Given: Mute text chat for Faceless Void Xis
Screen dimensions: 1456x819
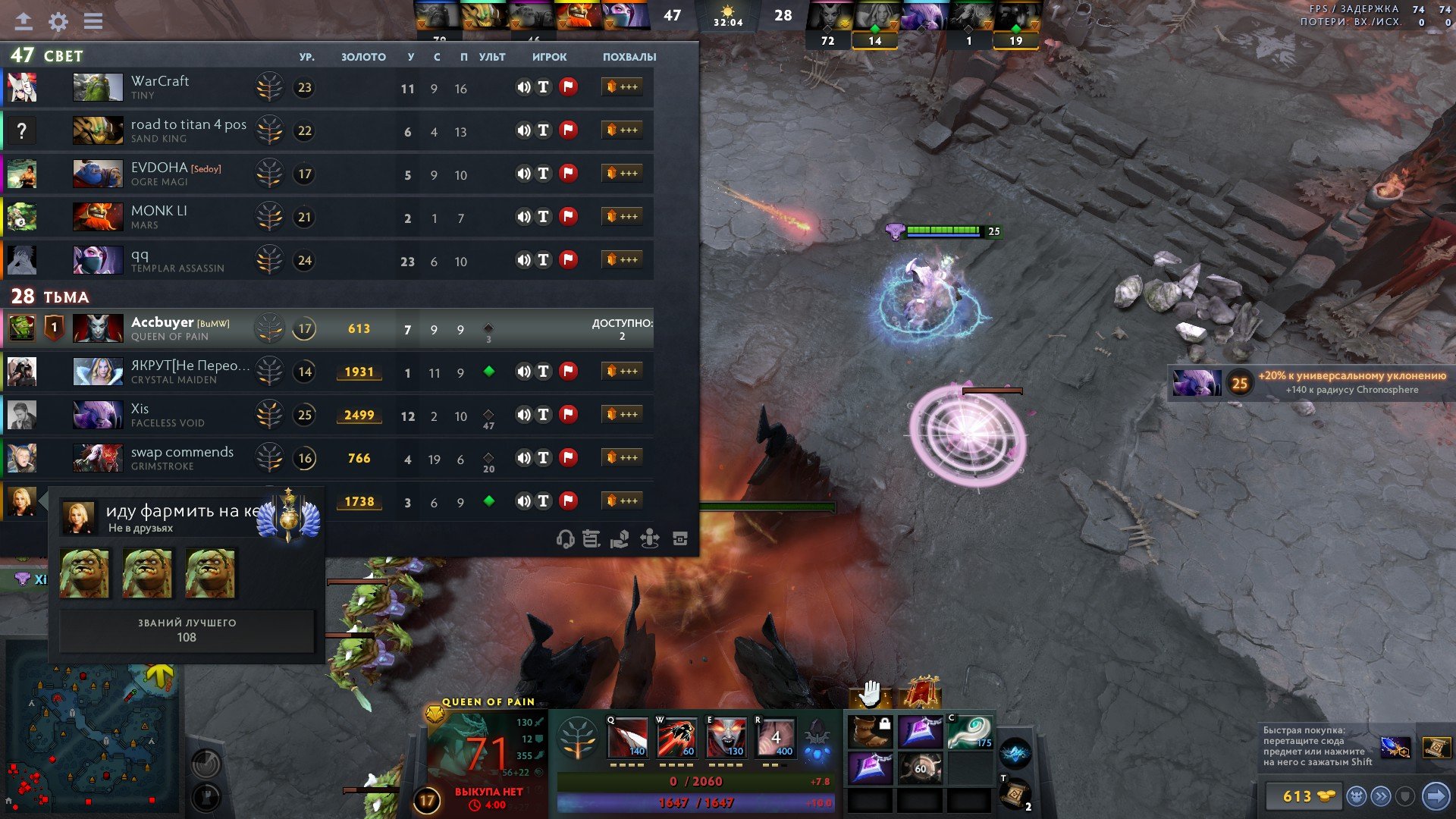Looking at the screenshot, I should pos(544,415).
